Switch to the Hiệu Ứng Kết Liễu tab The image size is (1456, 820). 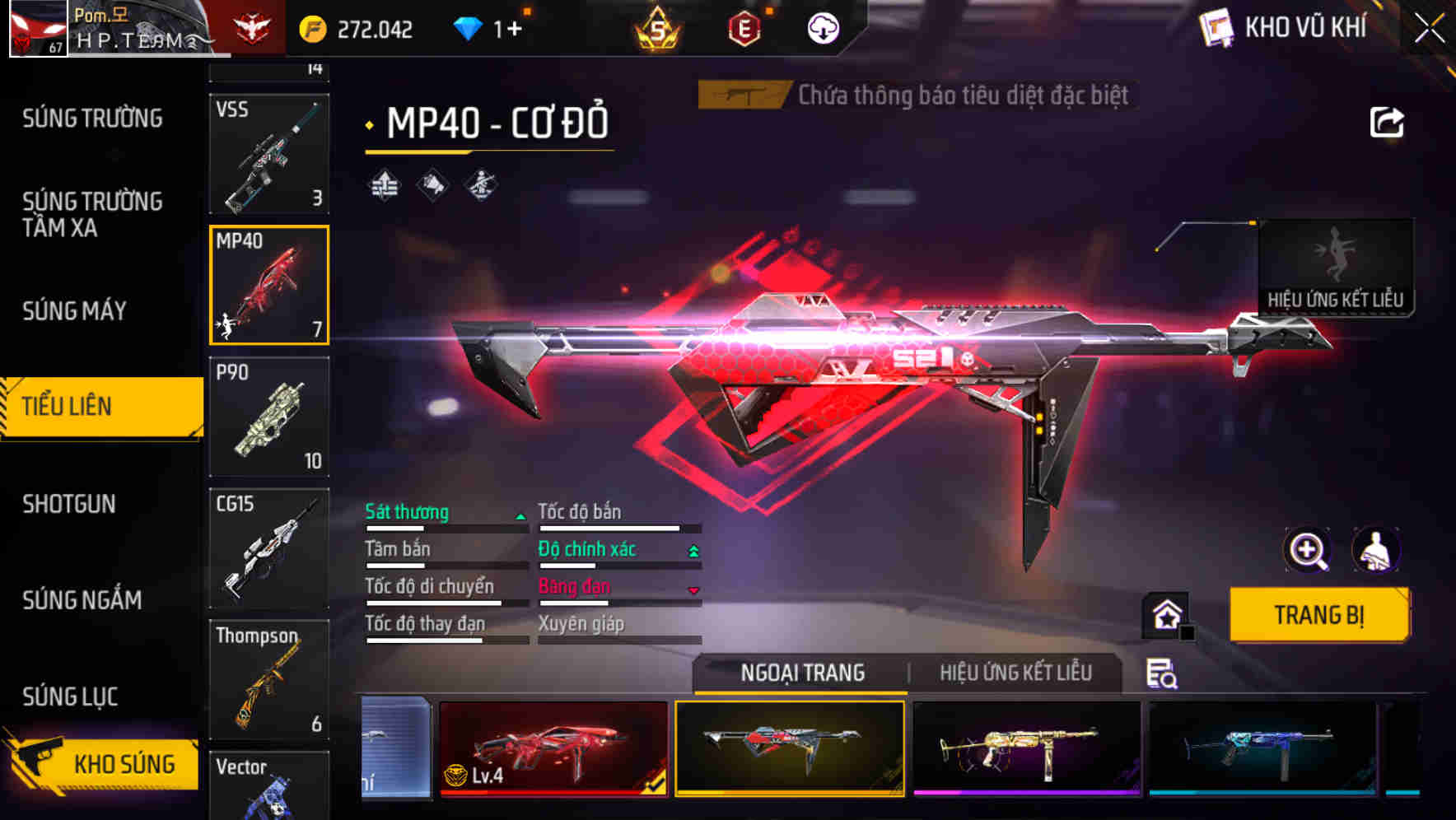click(x=1015, y=673)
